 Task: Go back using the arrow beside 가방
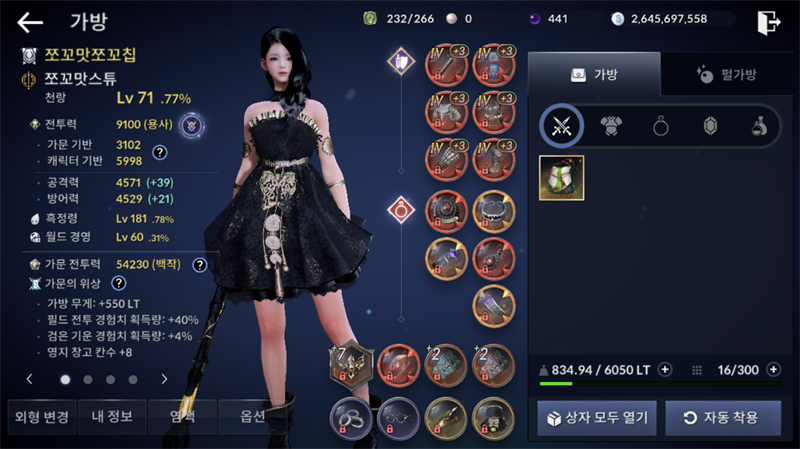point(30,21)
